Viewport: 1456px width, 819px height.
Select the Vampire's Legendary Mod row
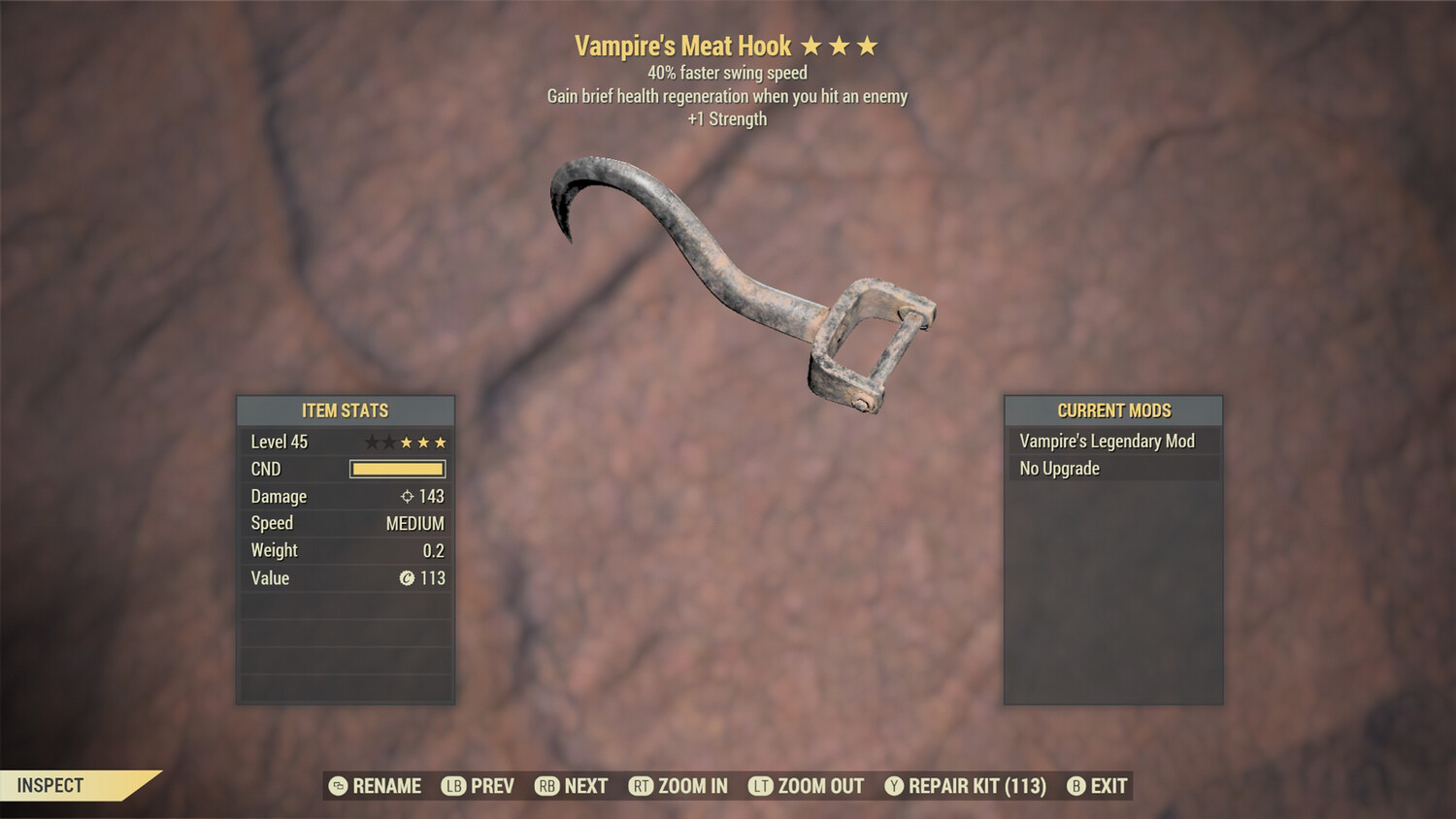pyautogui.click(x=1112, y=442)
